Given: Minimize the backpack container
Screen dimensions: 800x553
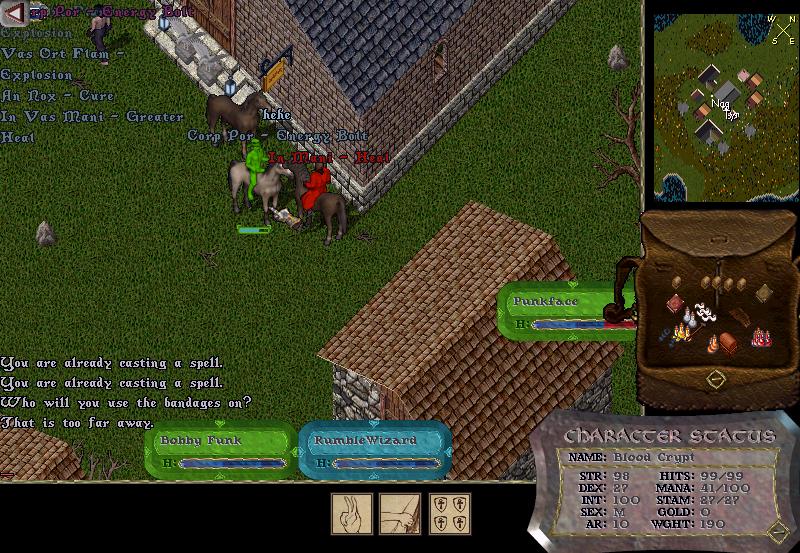Looking at the screenshot, I should tap(715, 379).
